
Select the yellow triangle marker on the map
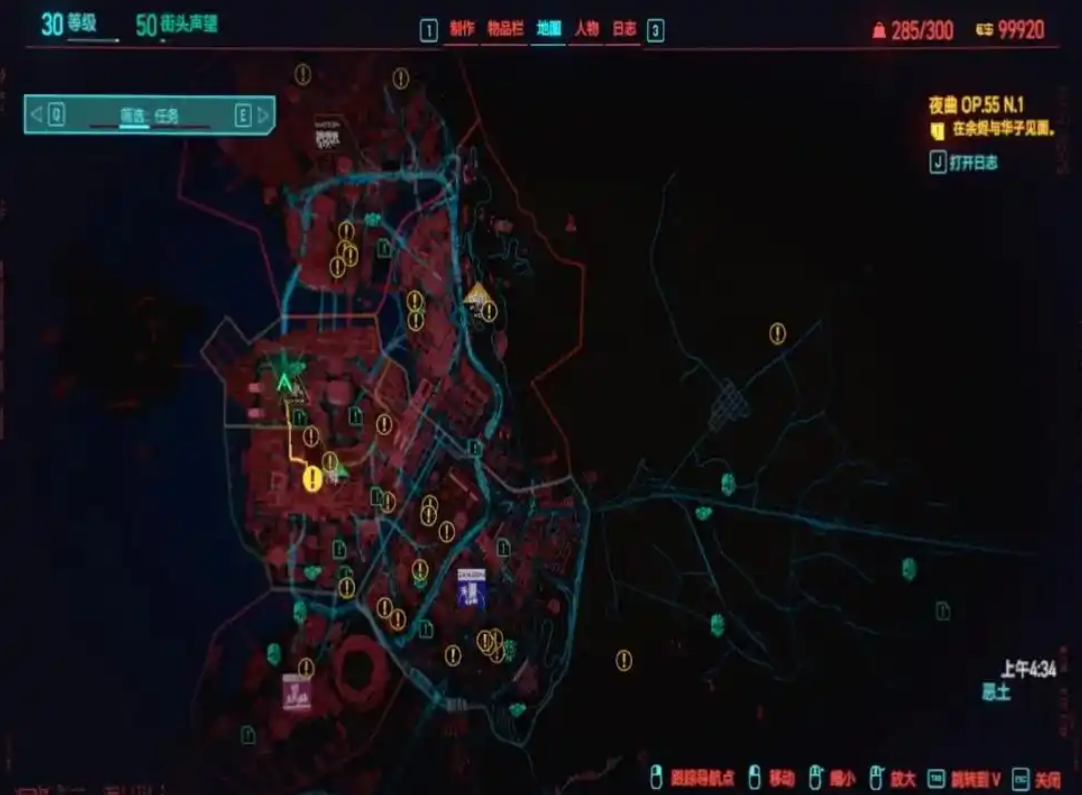click(478, 293)
